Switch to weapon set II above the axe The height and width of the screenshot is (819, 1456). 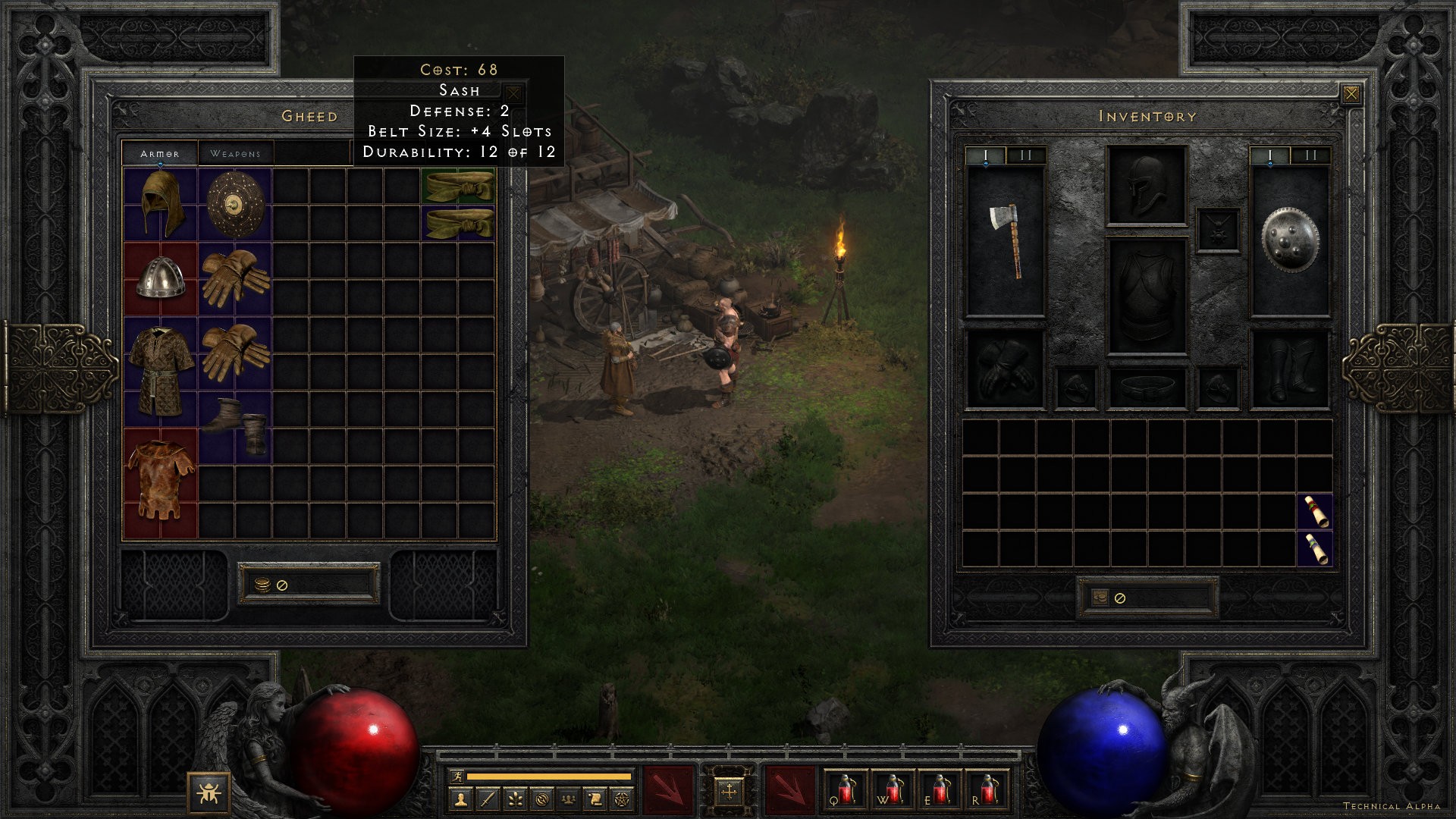pos(1025,155)
